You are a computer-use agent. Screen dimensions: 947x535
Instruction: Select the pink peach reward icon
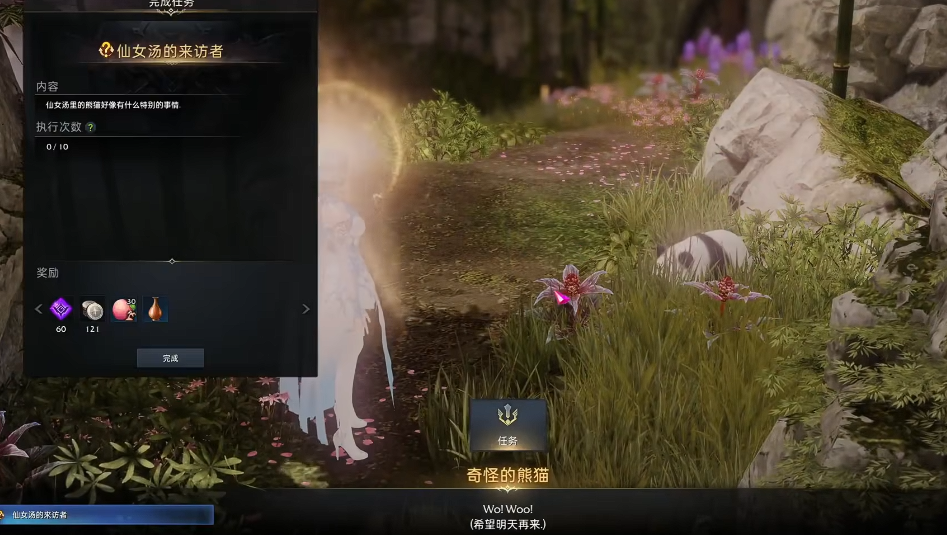pos(123,309)
